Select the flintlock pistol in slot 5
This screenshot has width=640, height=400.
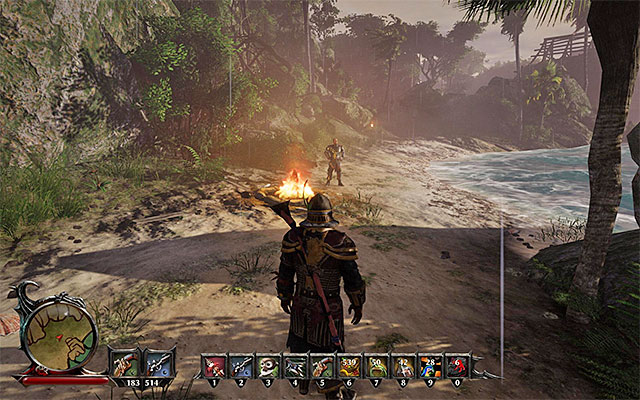pos(322,366)
